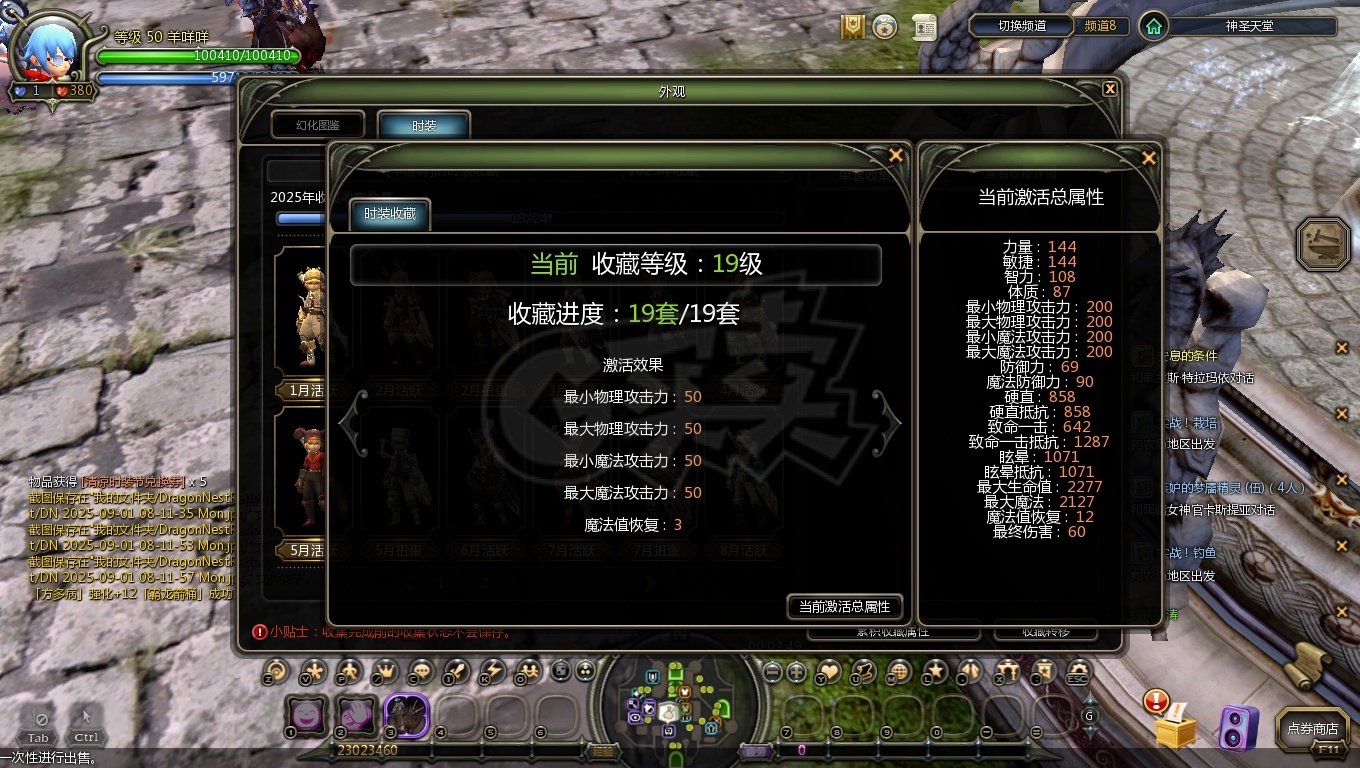
Task: Click the smiley emote icon in hotbar slot 1
Action: point(306,716)
